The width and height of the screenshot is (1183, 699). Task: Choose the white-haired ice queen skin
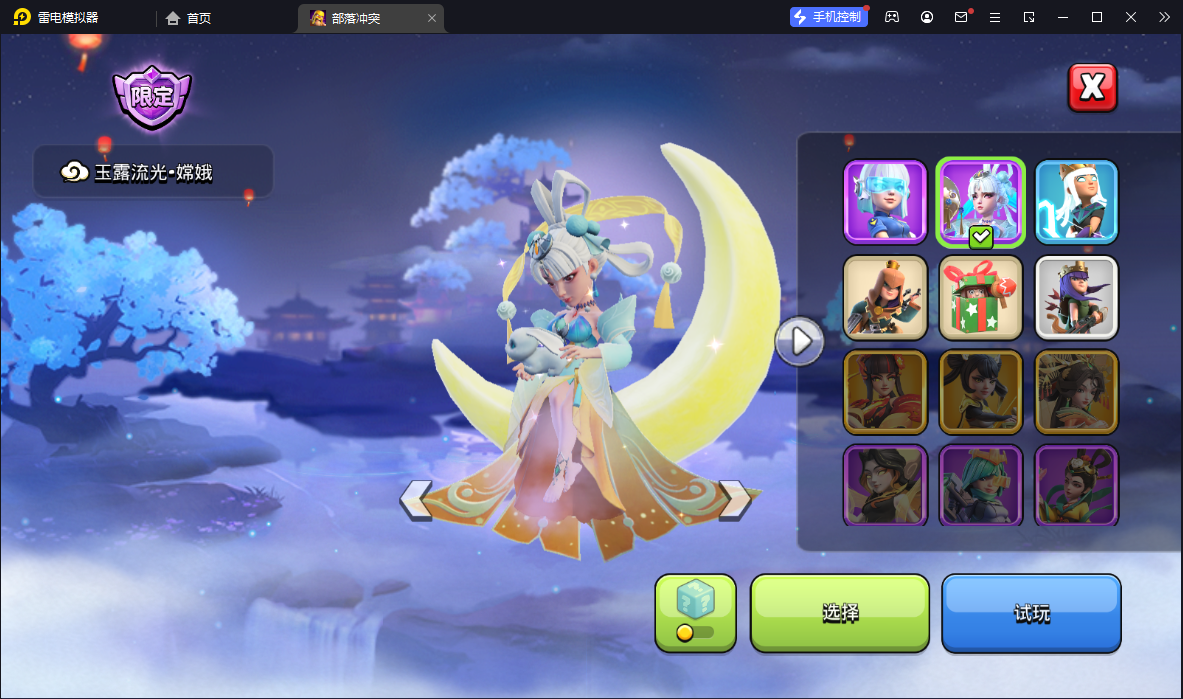tap(1076, 202)
